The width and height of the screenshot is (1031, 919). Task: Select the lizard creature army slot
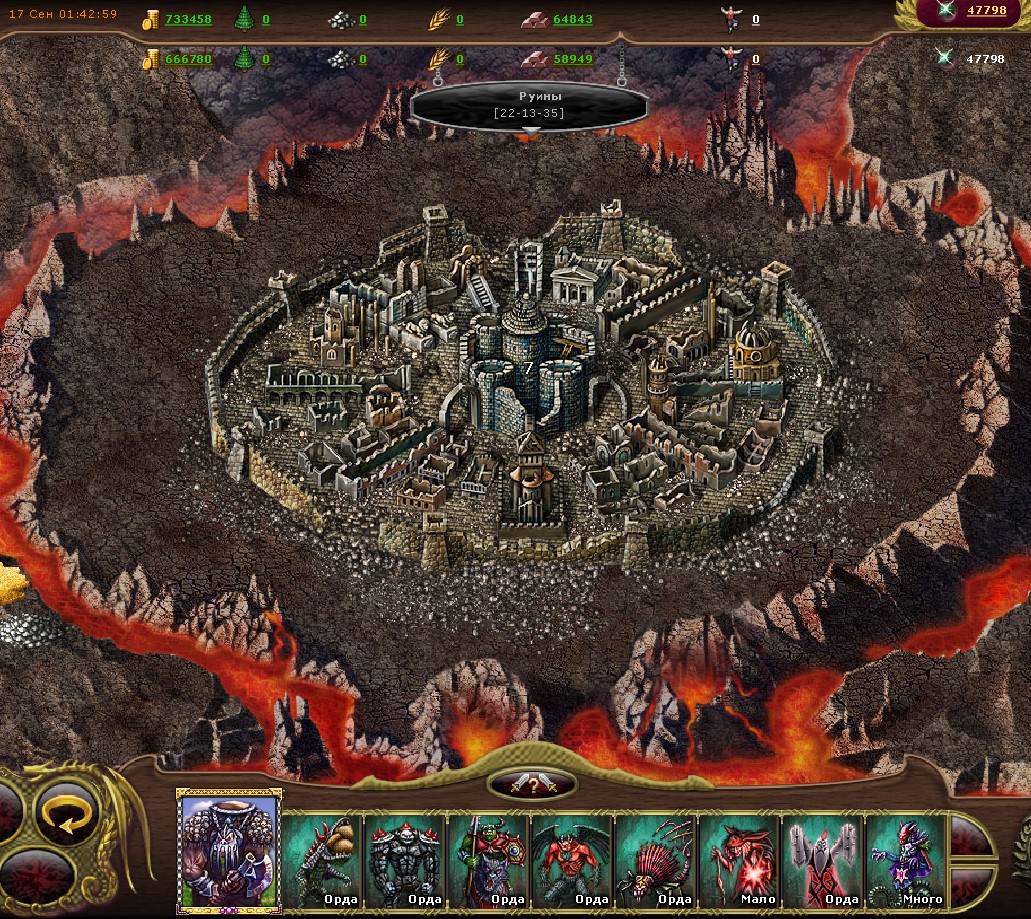tap(323, 860)
